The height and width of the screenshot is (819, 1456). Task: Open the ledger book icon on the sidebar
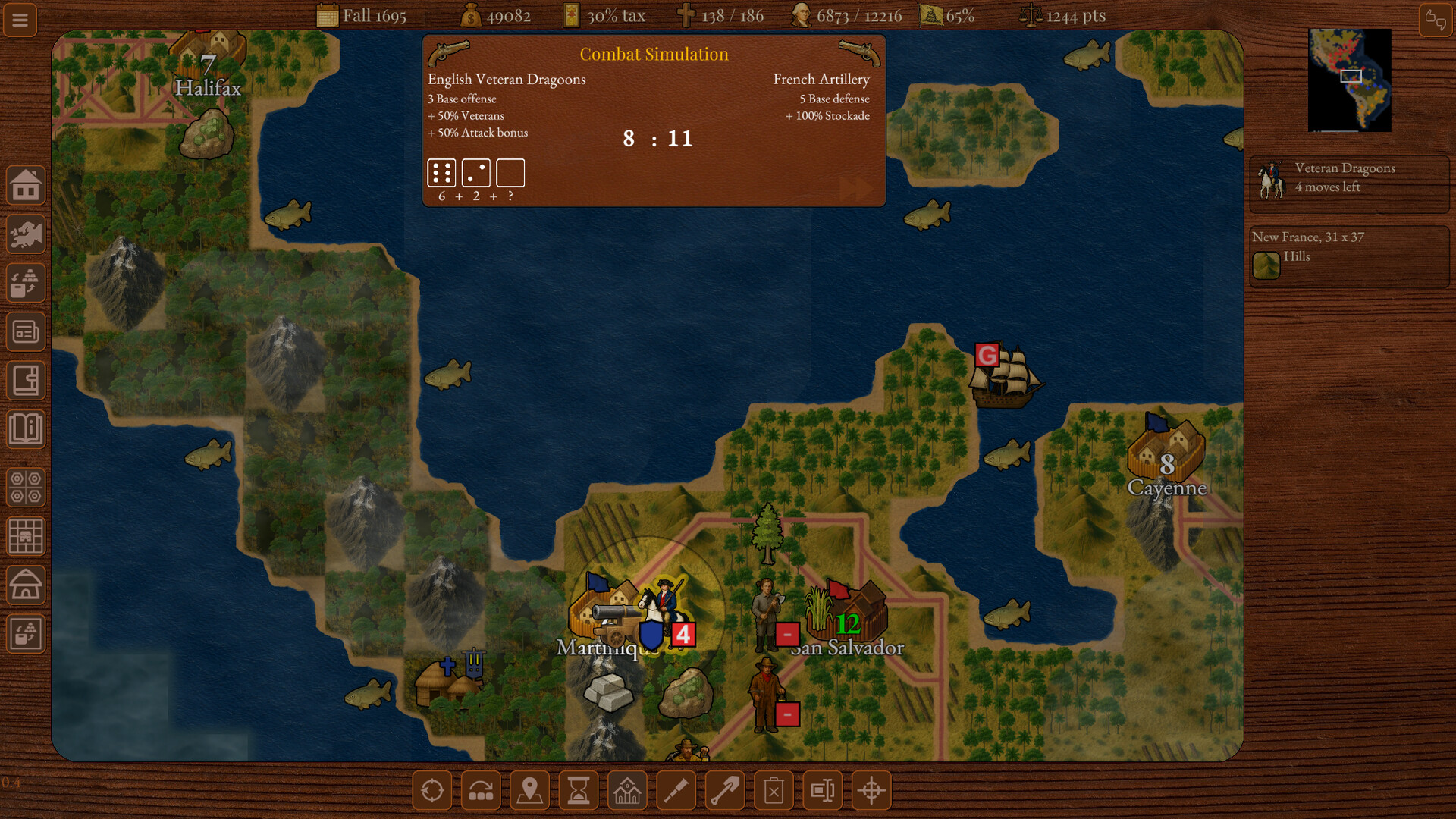tap(25, 380)
